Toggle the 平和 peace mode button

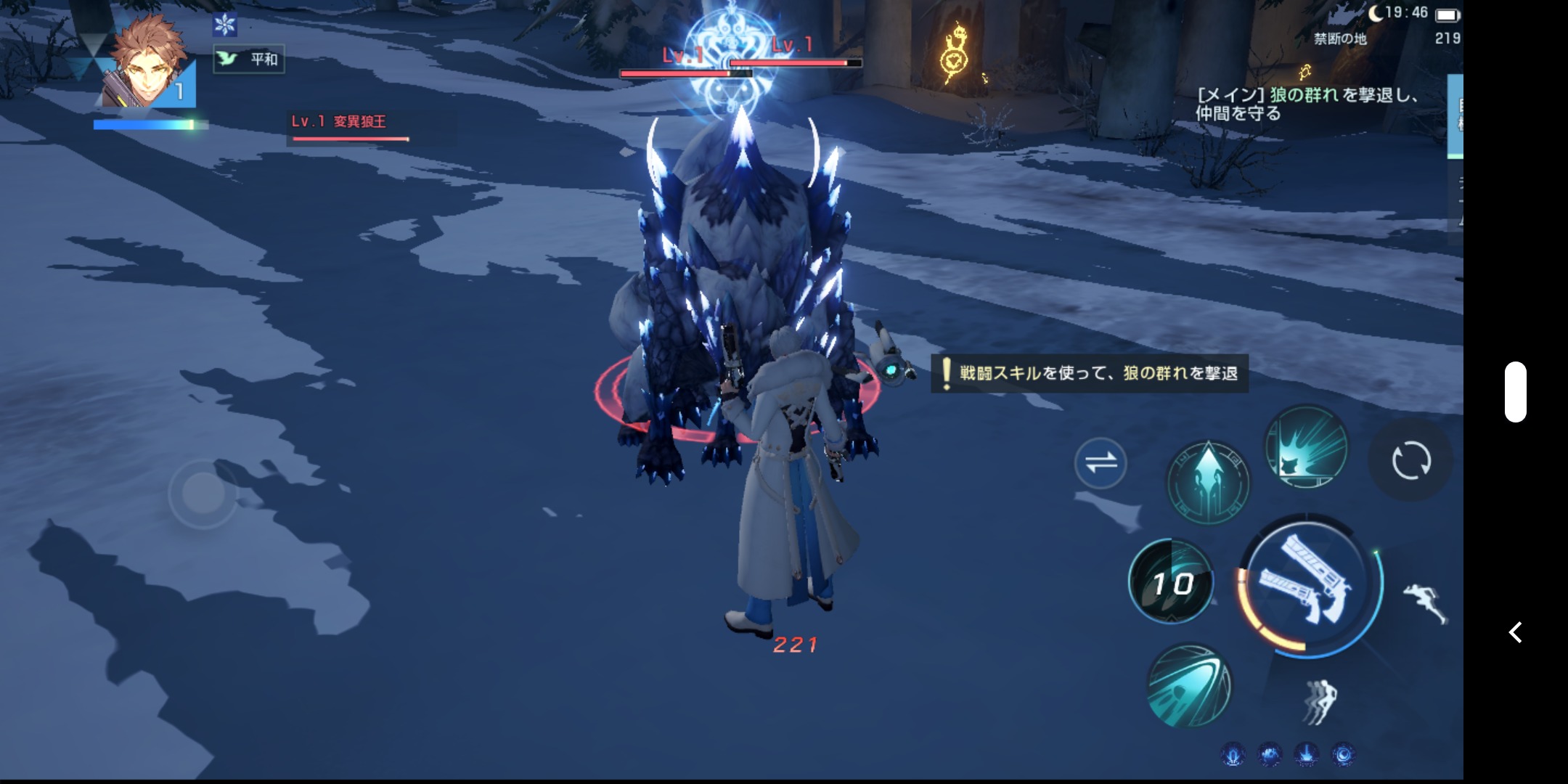[x=249, y=59]
